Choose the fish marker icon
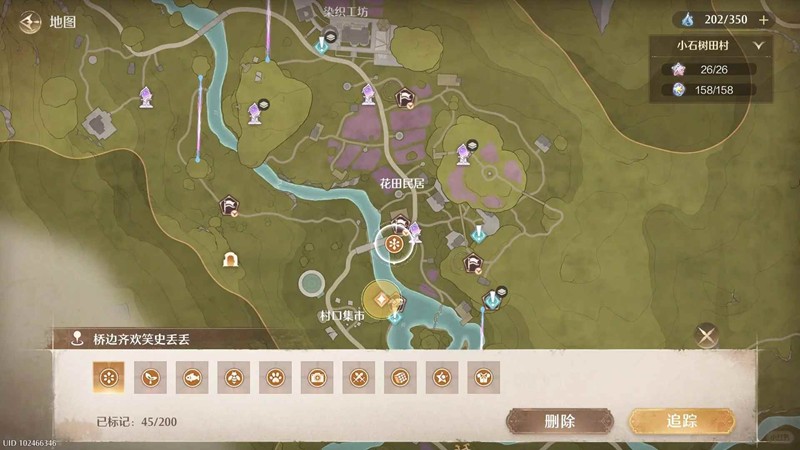 (191, 377)
